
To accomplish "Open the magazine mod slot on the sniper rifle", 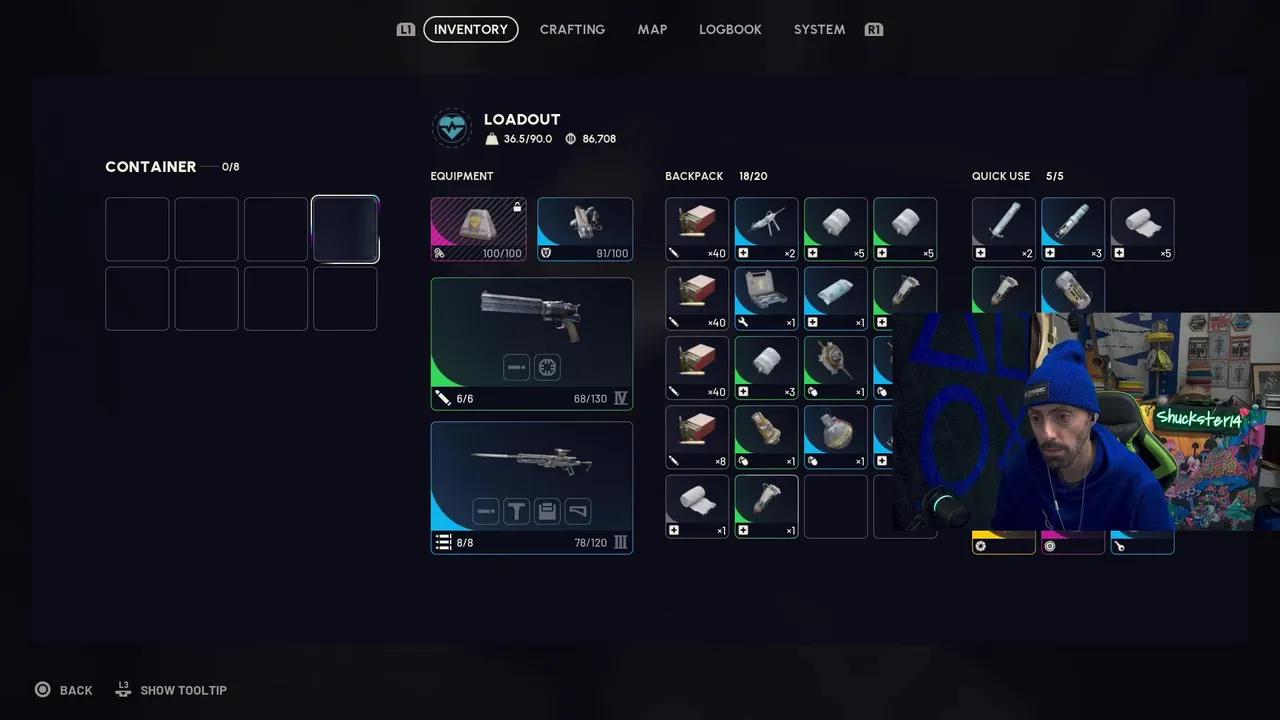I will tap(547, 511).
